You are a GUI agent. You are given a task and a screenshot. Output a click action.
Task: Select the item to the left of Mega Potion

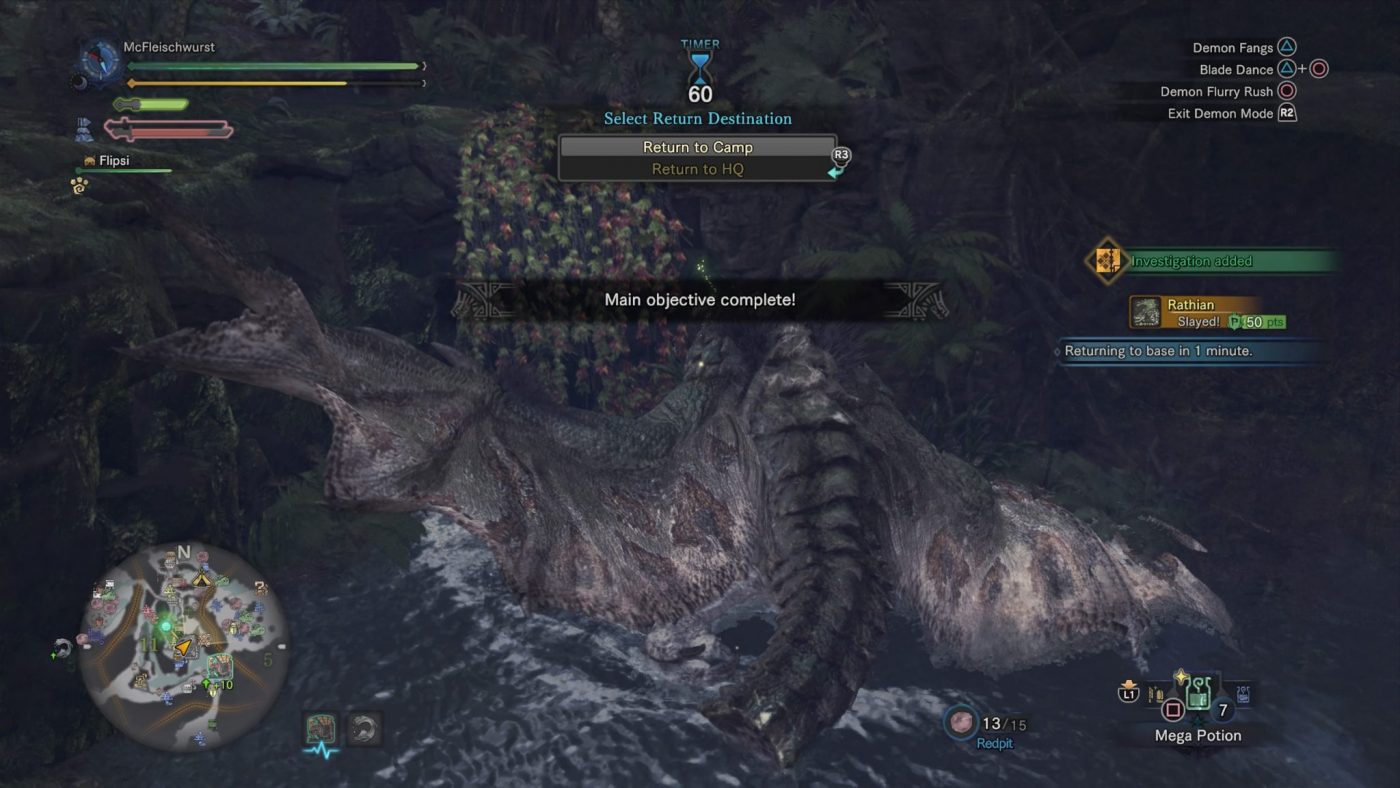click(x=1158, y=693)
